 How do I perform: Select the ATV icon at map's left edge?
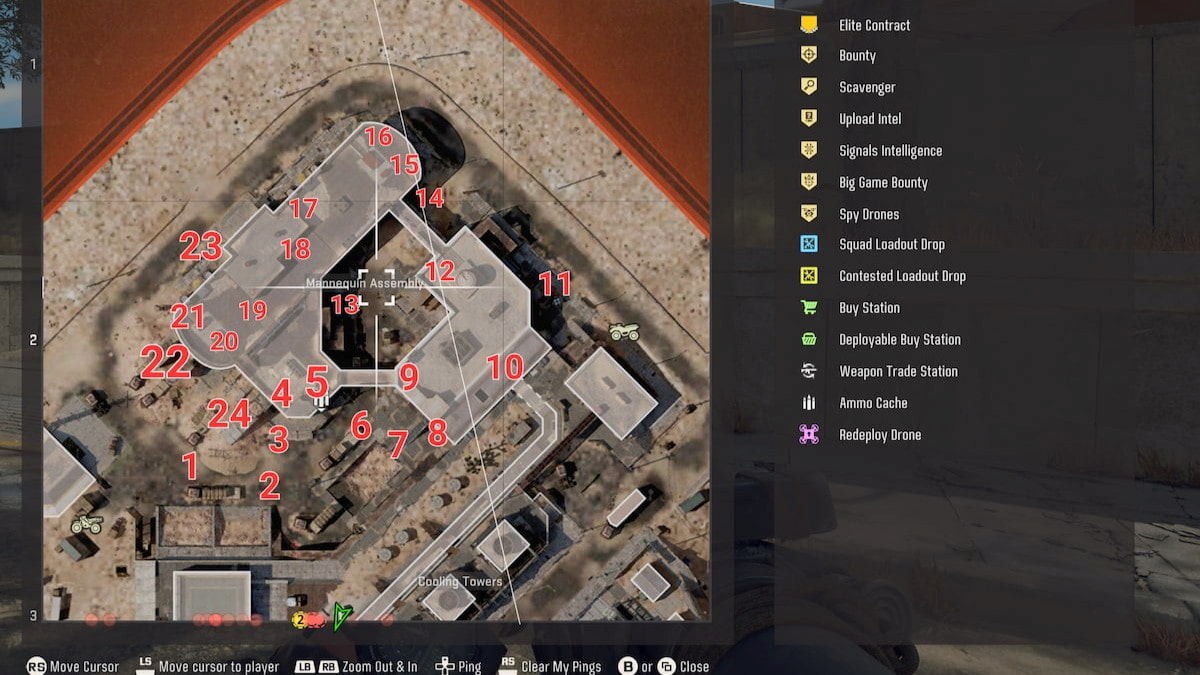(x=87, y=523)
